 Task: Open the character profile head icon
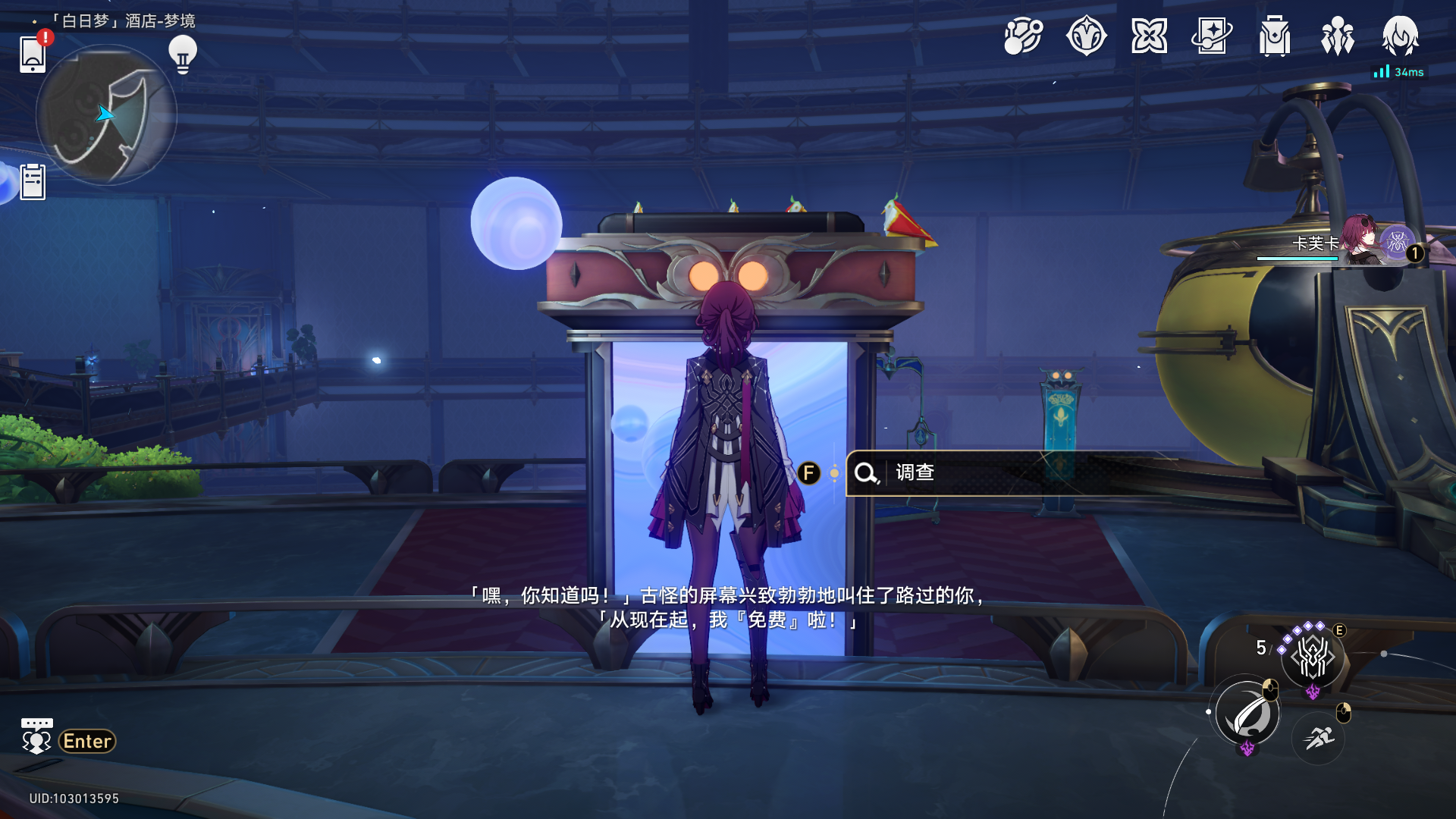tap(1400, 36)
